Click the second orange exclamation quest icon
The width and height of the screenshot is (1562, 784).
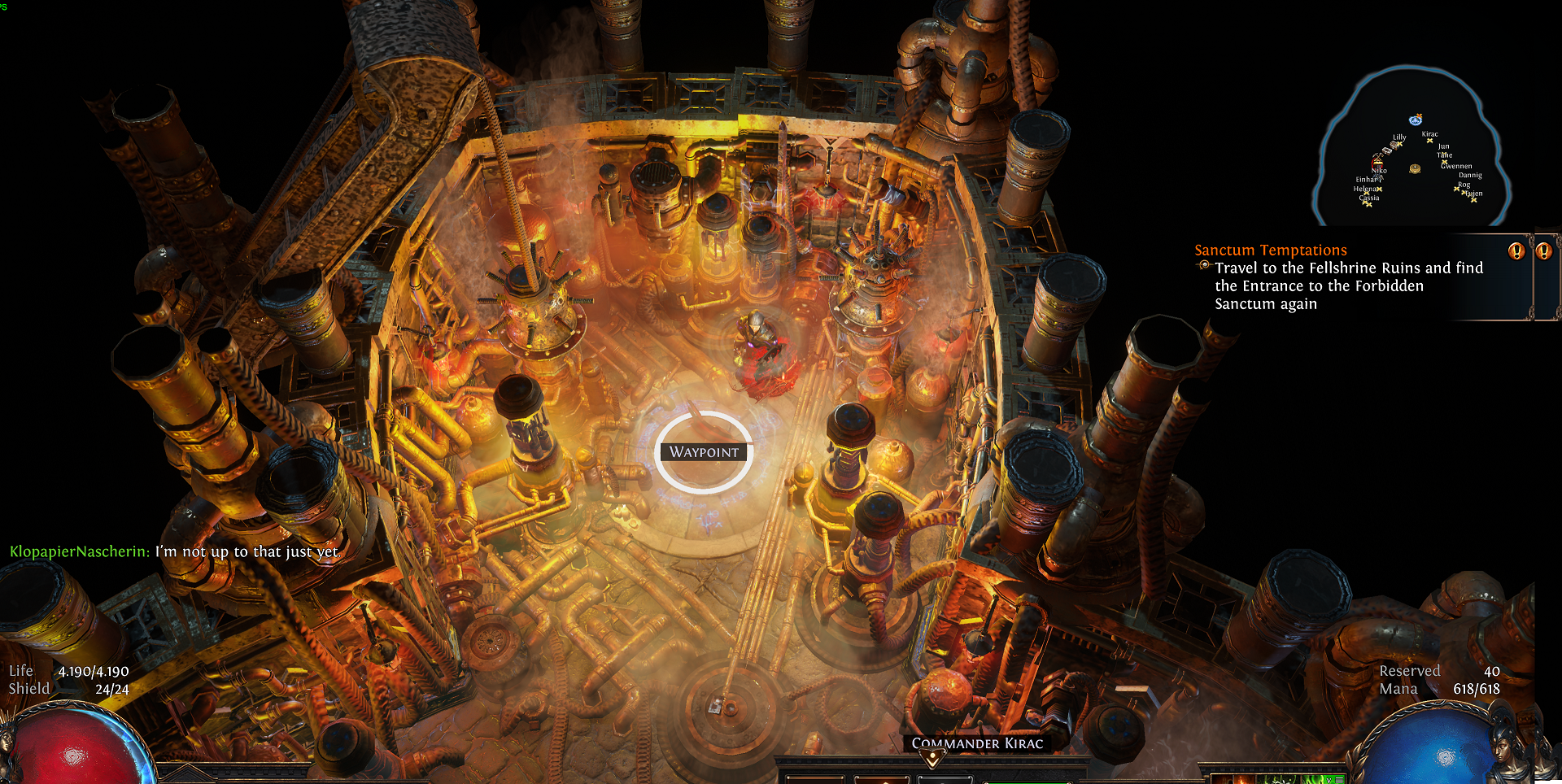pos(1543,251)
